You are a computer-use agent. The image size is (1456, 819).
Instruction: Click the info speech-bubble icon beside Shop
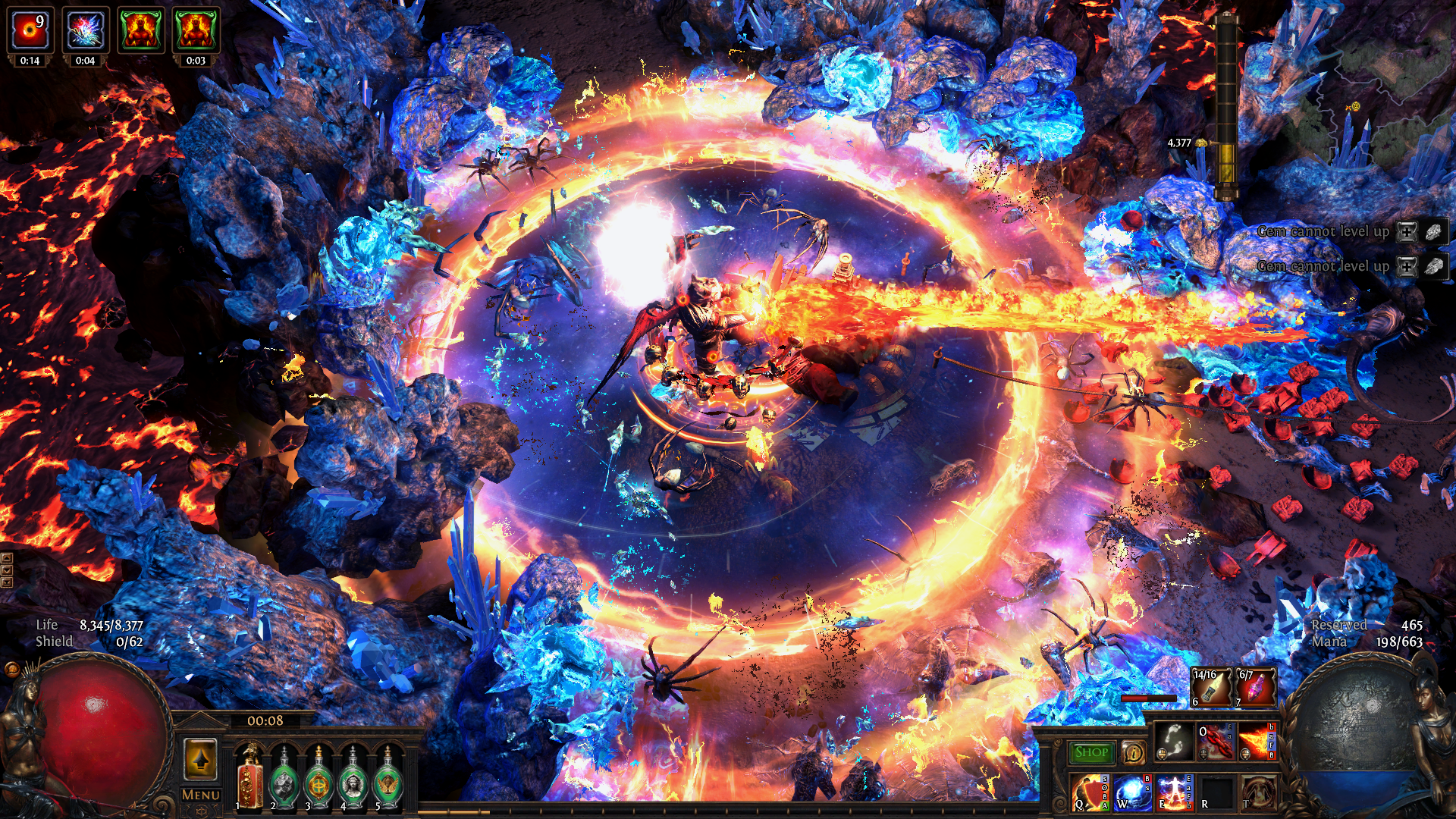1135,752
